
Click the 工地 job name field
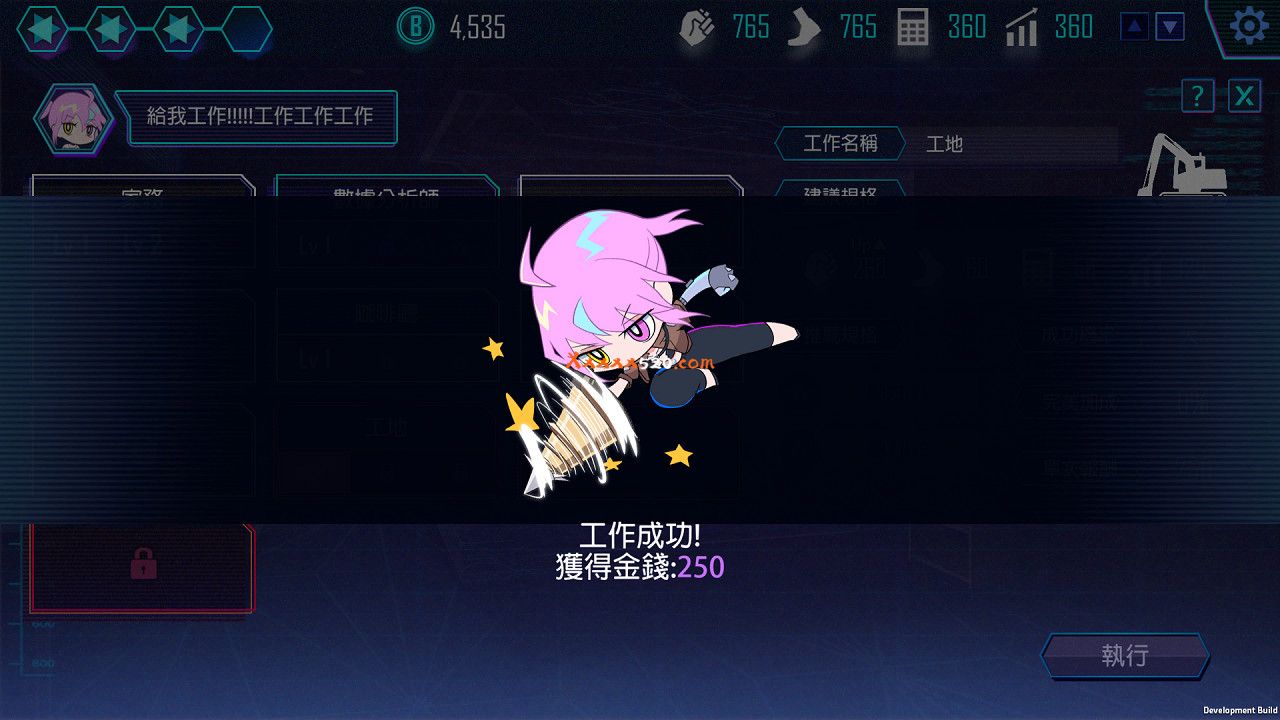[x=946, y=143]
